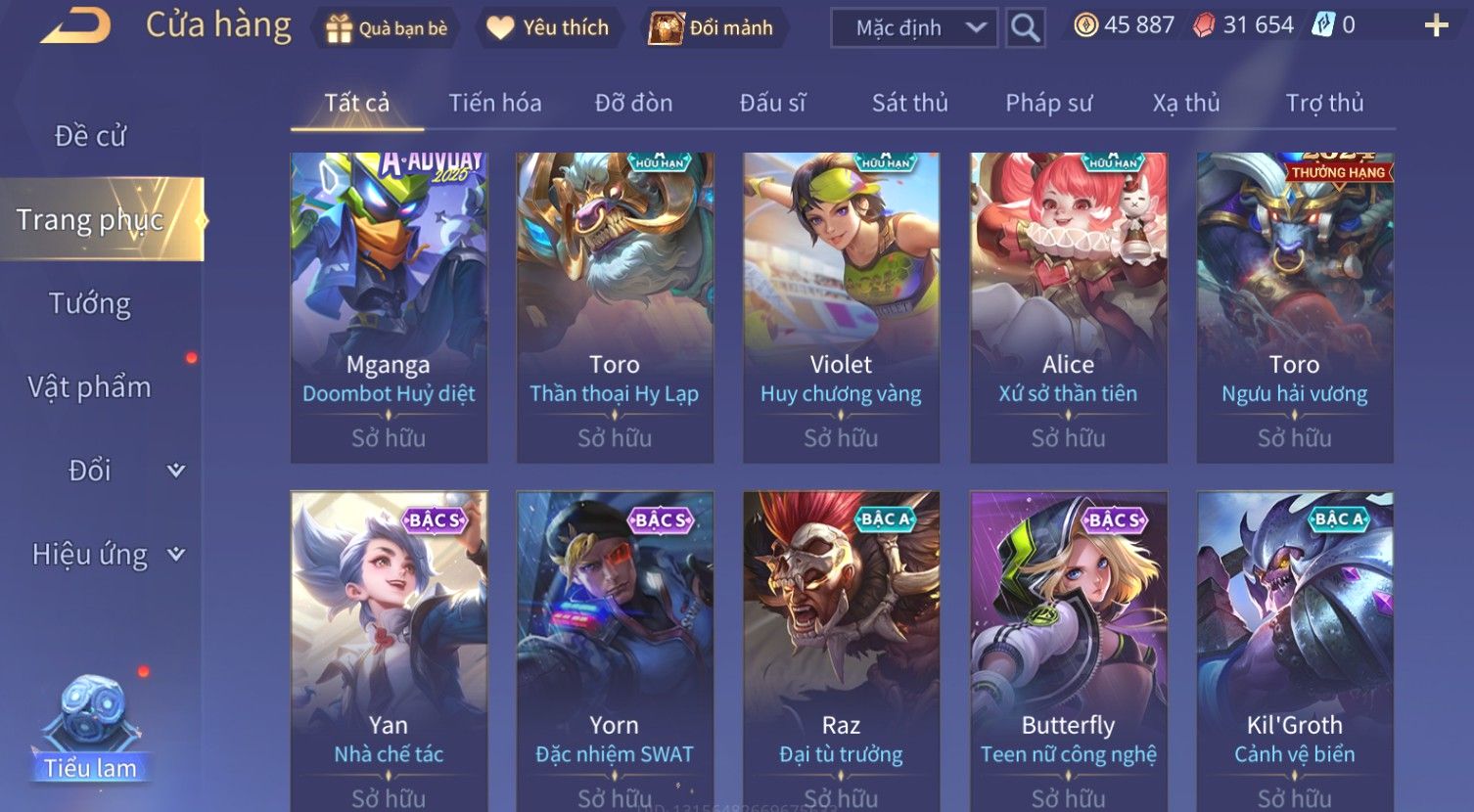Open the Đổi mảnh fragment exchange
The height and width of the screenshot is (812, 1474).
(712, 28)
